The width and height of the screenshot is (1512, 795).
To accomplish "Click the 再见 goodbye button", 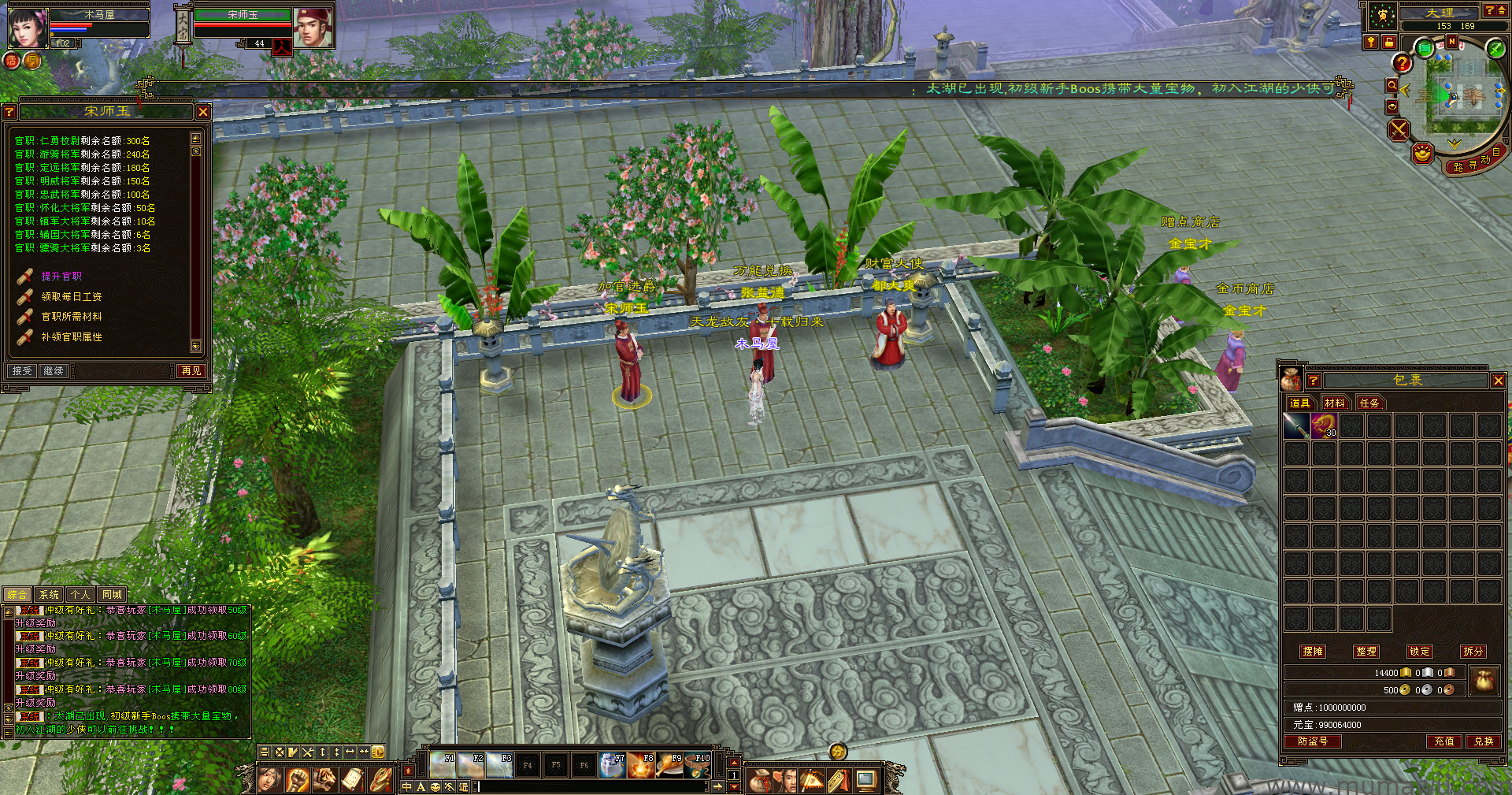I will 191,371.
